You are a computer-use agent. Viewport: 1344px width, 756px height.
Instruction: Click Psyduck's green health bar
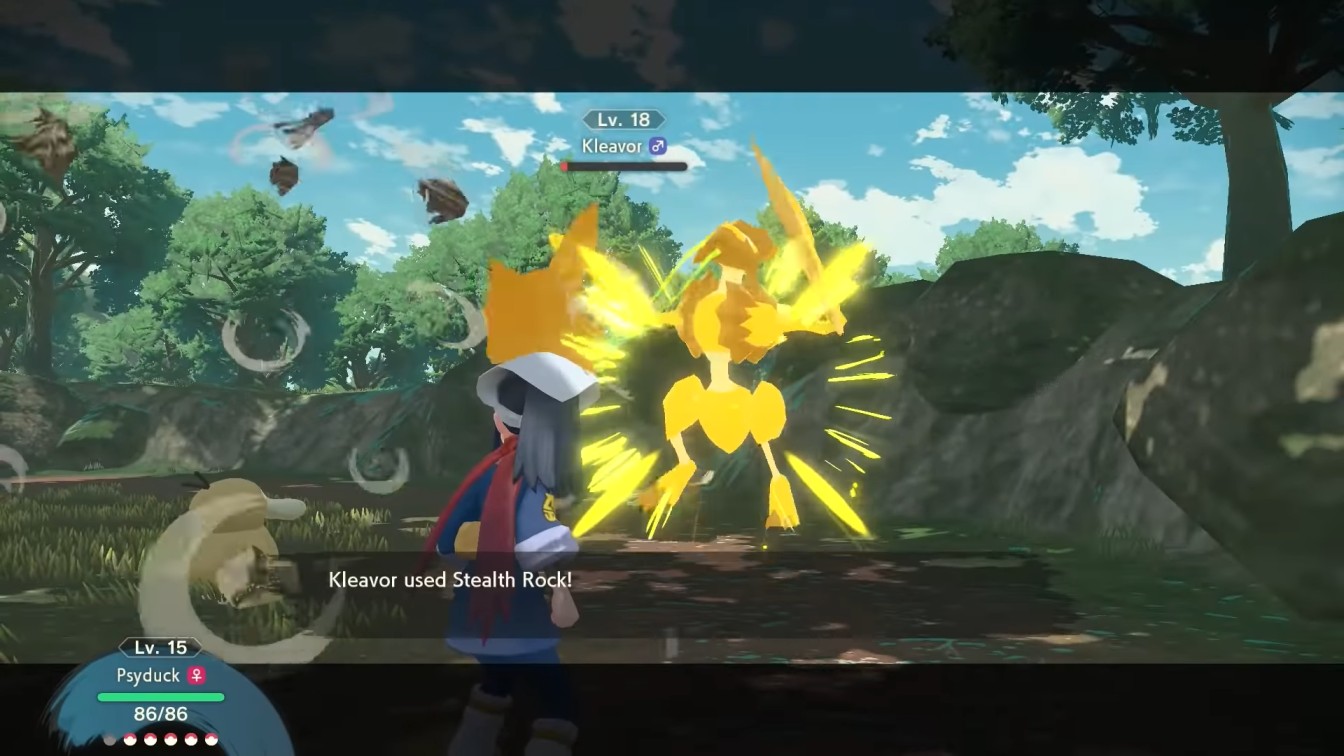[160, 697]
